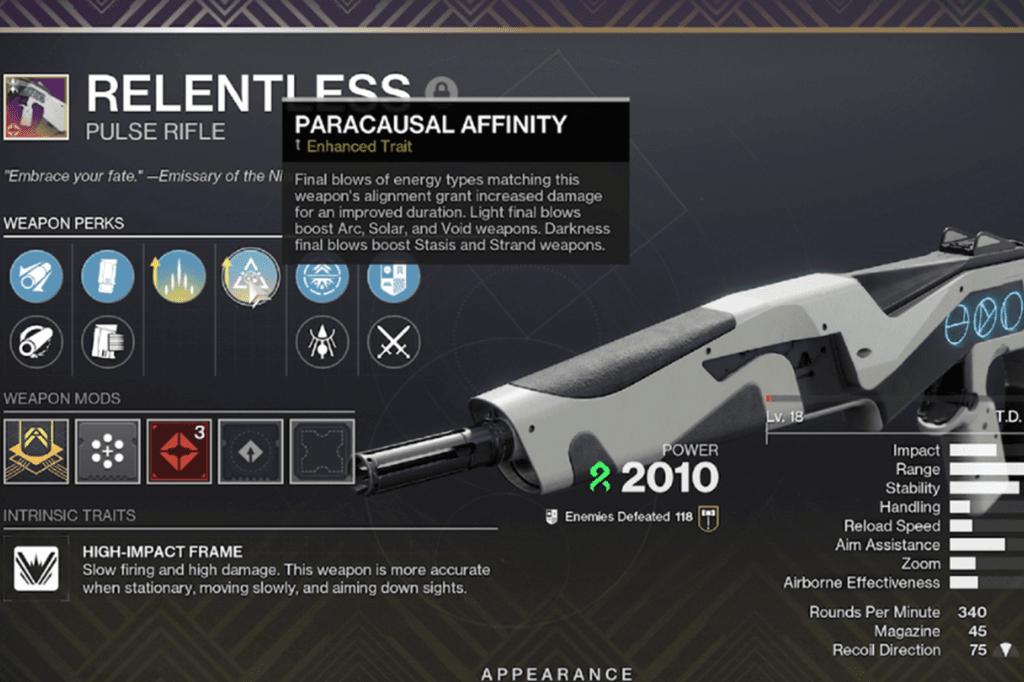The width and height of the screenshot is (1024, 682).
Task: Choose the crossed swords perk
Action: pyautogui.click(x=393, y=343)
